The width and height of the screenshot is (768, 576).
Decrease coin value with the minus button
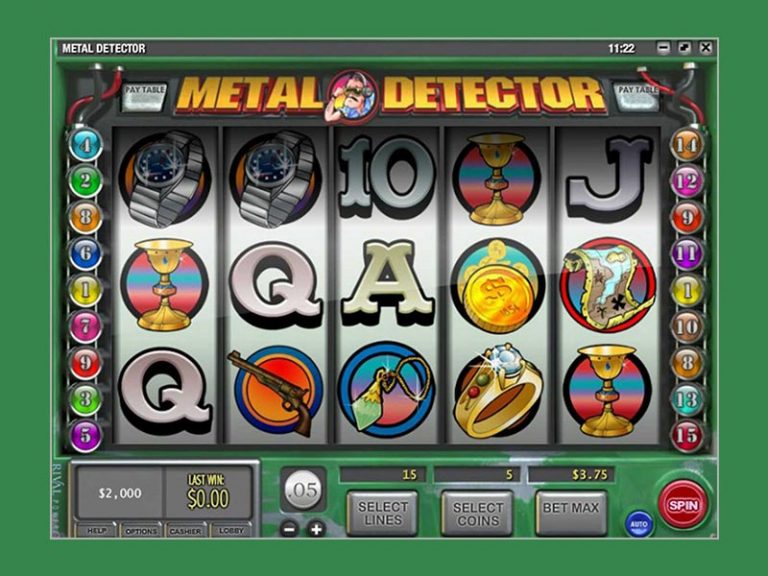click(x=290, y=529)
